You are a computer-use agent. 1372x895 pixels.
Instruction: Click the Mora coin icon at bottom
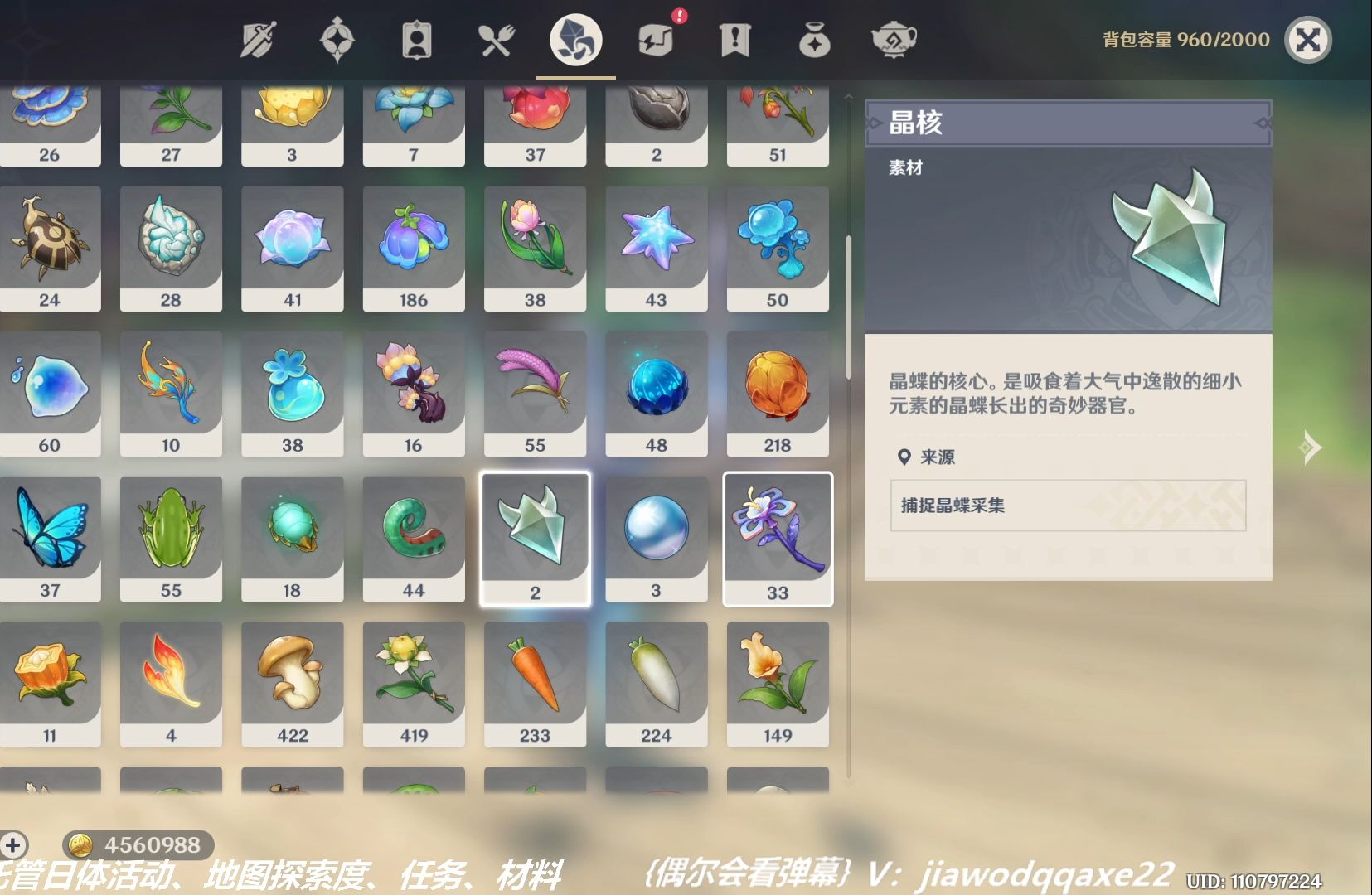click(x=80, y=846)
